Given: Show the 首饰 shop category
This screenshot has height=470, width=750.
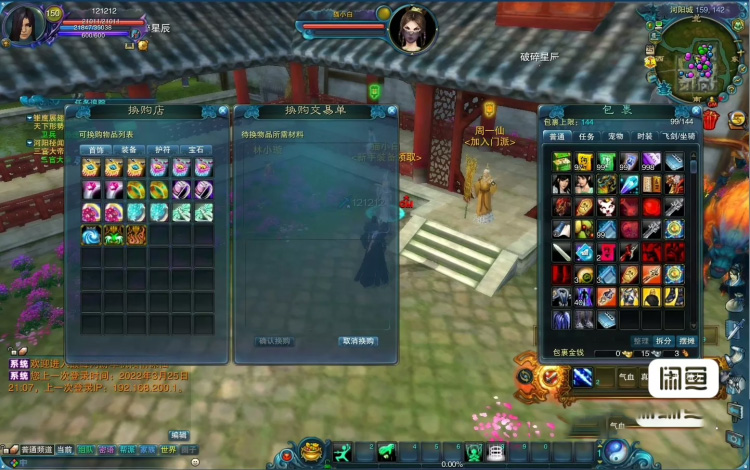Looking at the screenshot, I should coord(96,150).
